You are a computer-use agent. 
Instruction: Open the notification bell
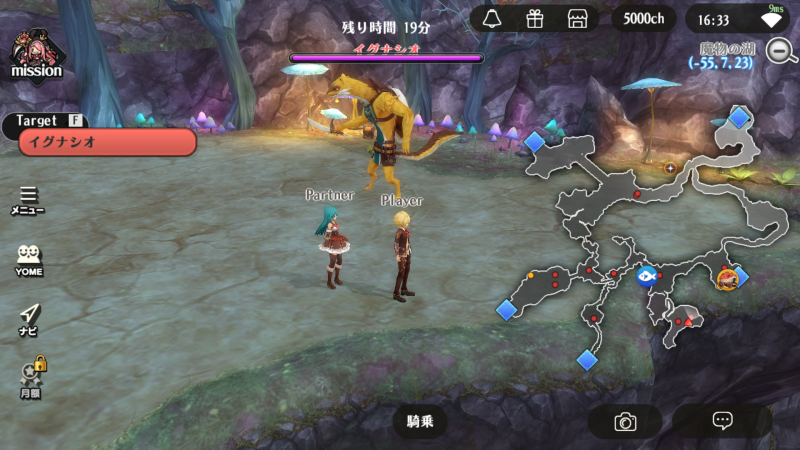pyautogui.click(x=491, y=19)
